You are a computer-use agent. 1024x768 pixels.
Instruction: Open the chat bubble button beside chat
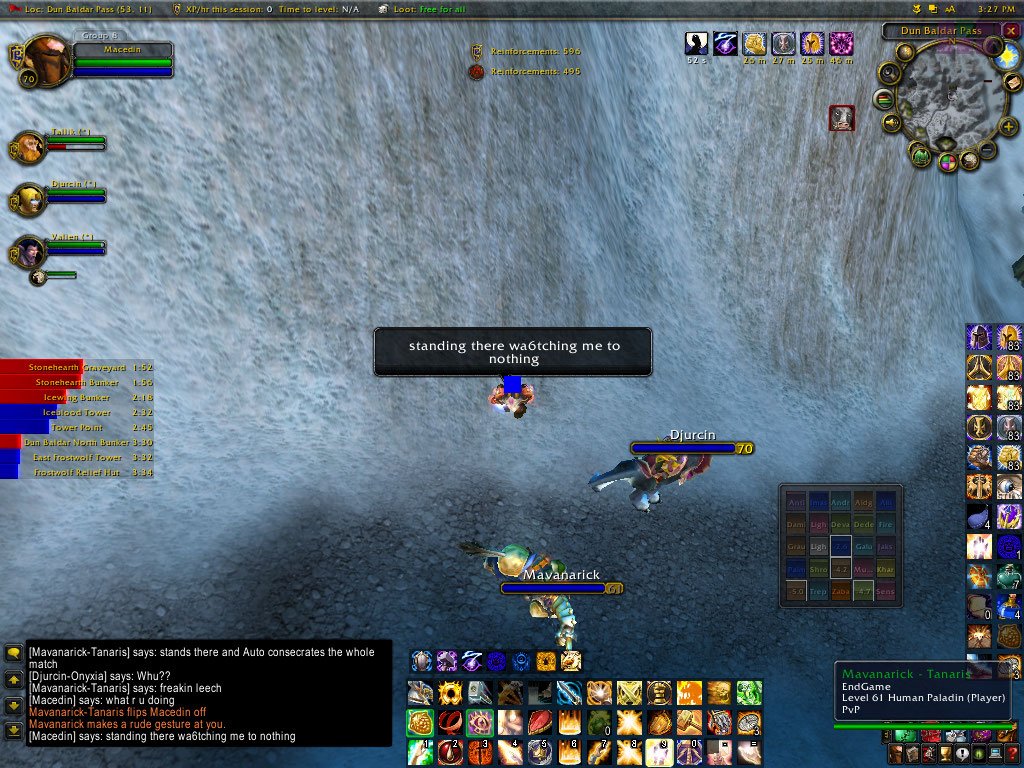13,653
